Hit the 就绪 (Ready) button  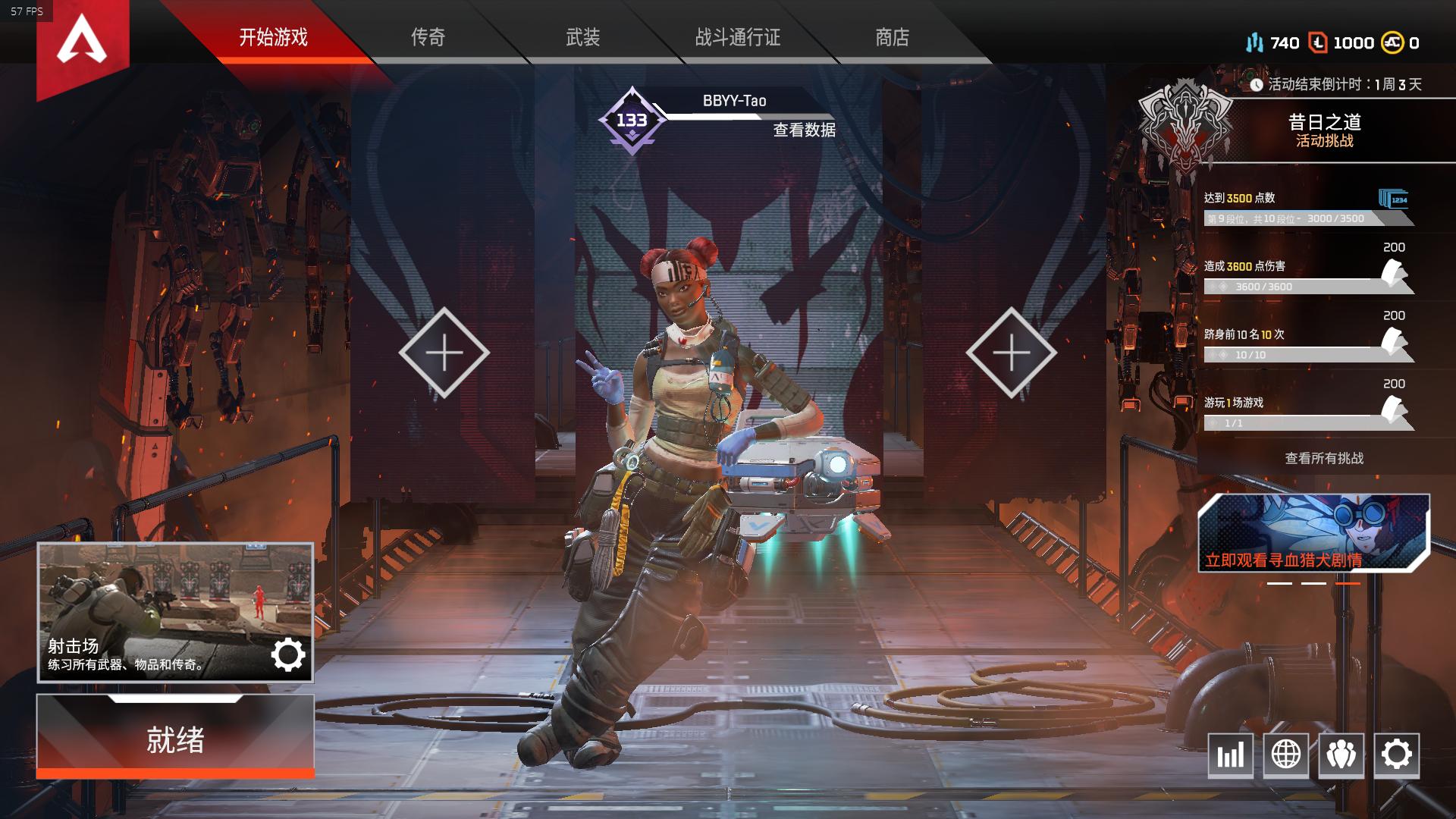[175, 739]
